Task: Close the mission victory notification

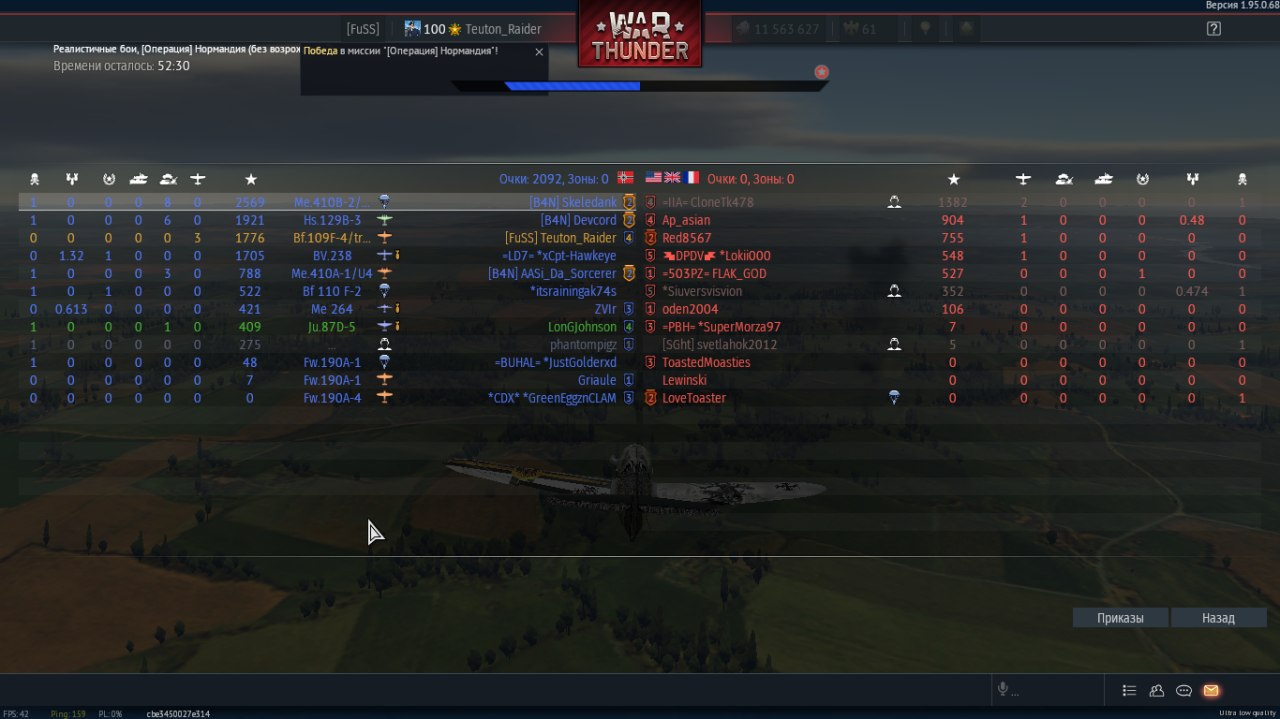Action: [x=540, y=52]
